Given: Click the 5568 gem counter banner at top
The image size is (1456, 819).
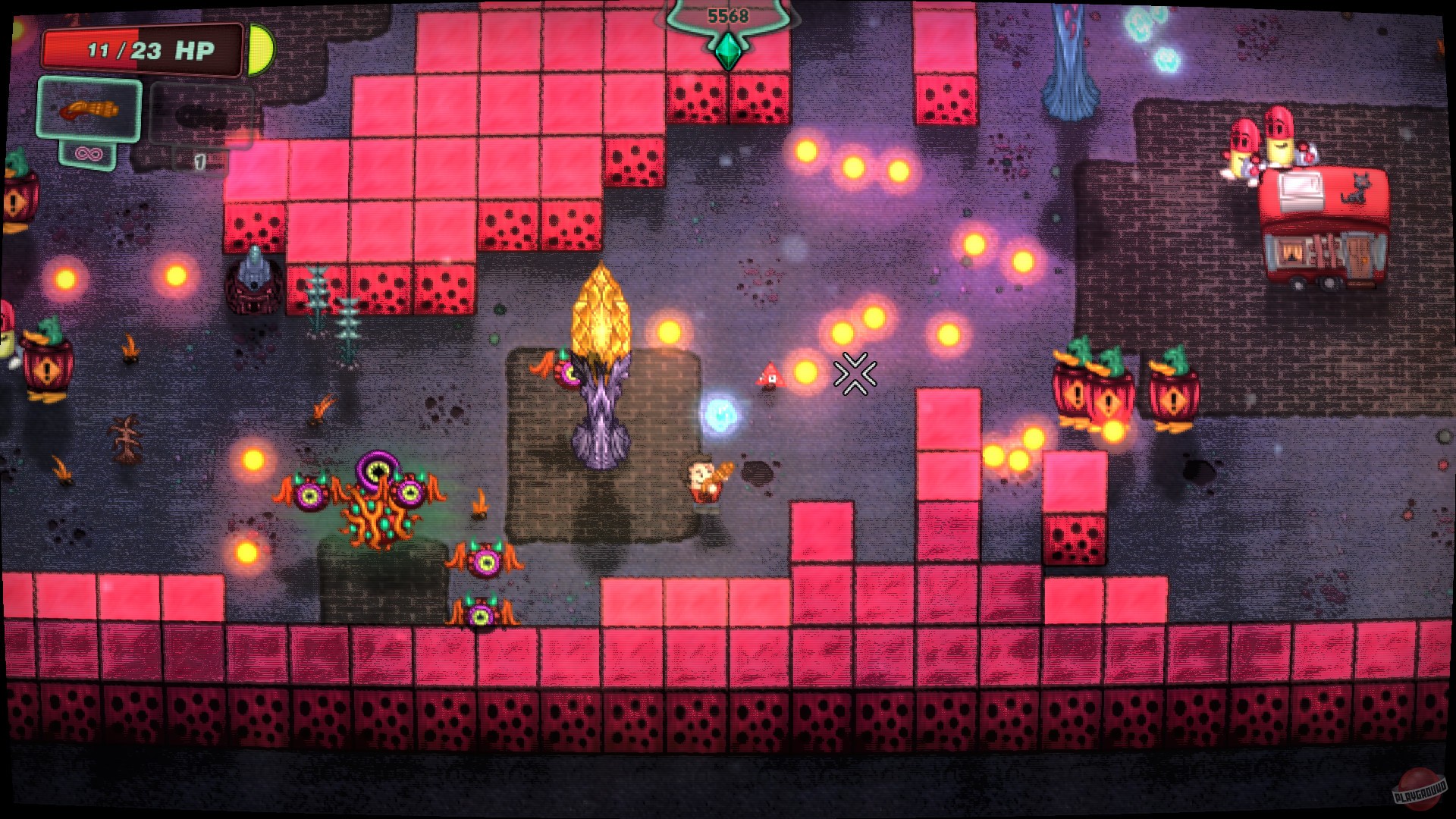Looking at the screenshot, I should [726, 14].
